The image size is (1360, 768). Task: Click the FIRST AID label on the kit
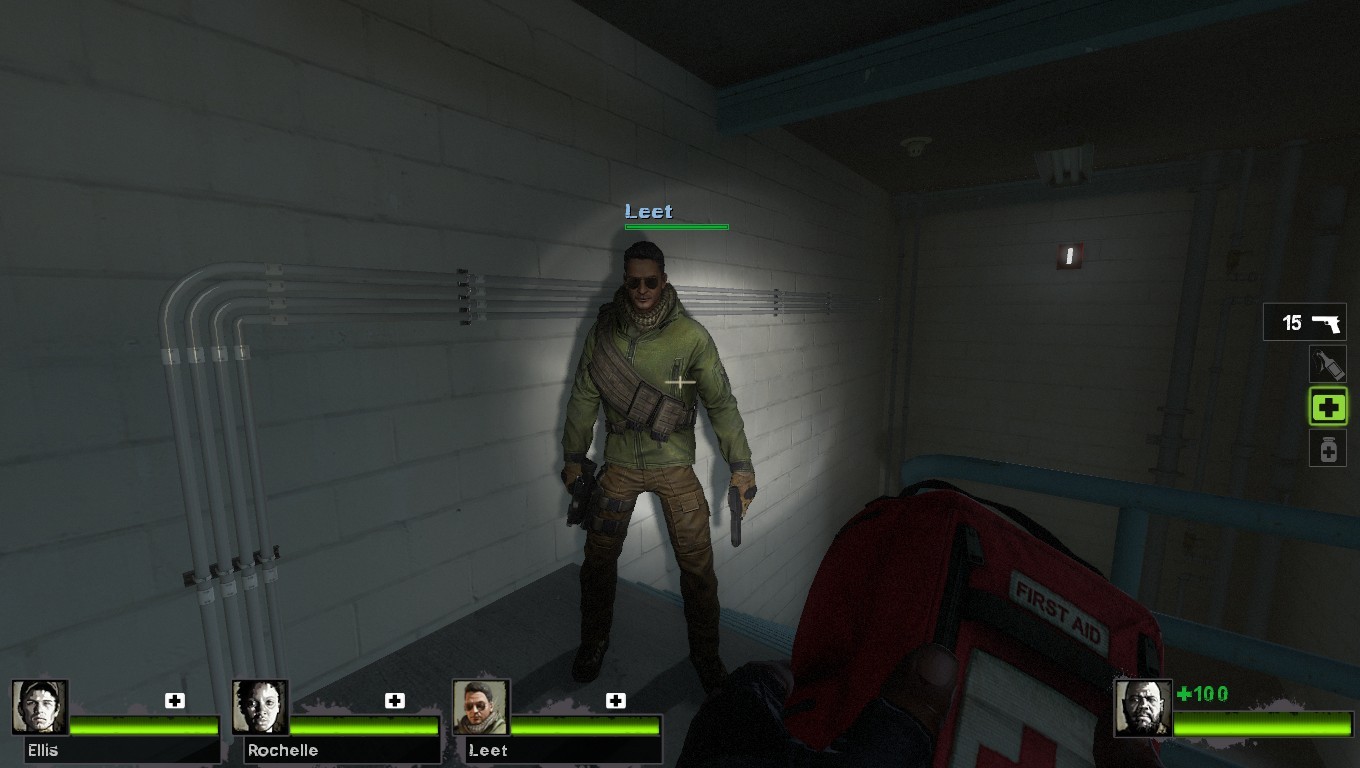(1060, 613)
